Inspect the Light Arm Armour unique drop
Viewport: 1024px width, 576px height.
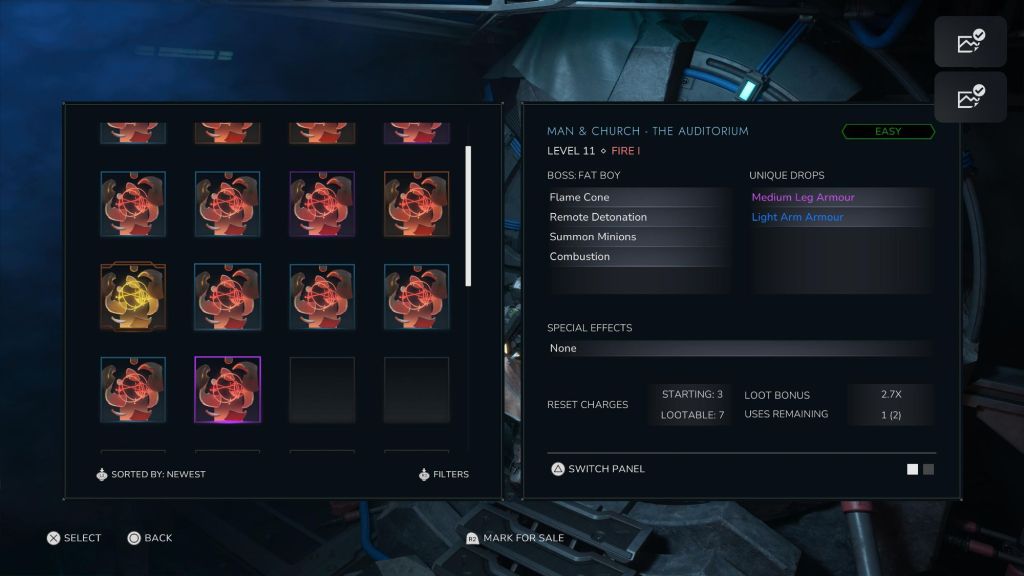[798, 217]
